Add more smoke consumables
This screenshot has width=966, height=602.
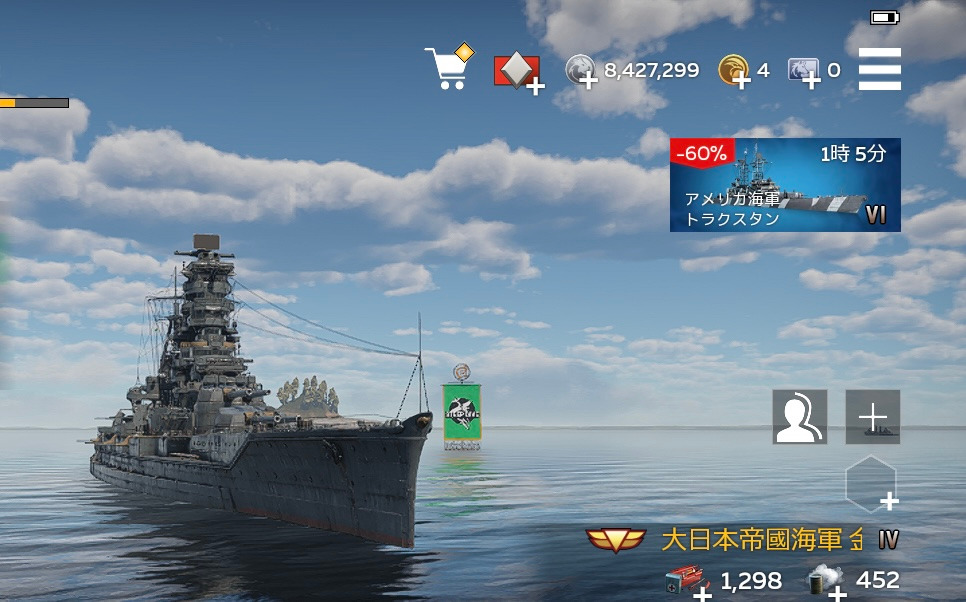coord(826,582)
